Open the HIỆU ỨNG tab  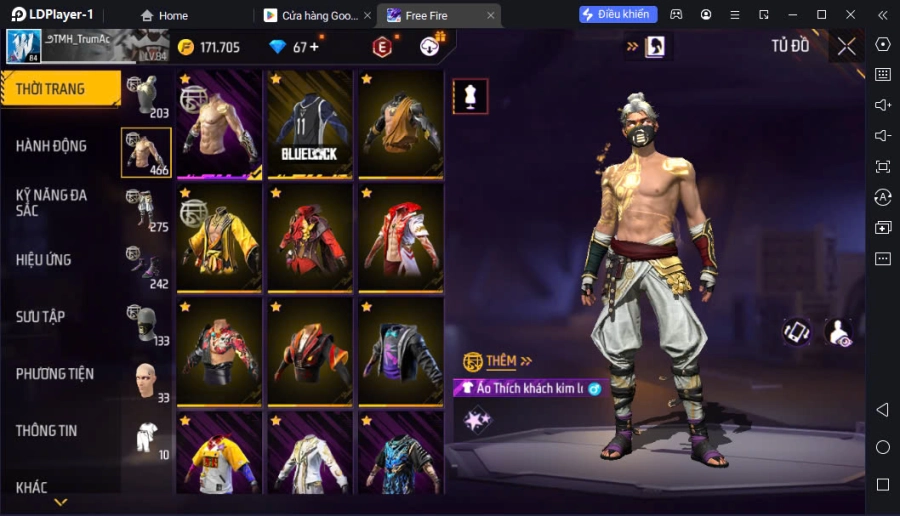pyautogui.click(x=43, y=260)
